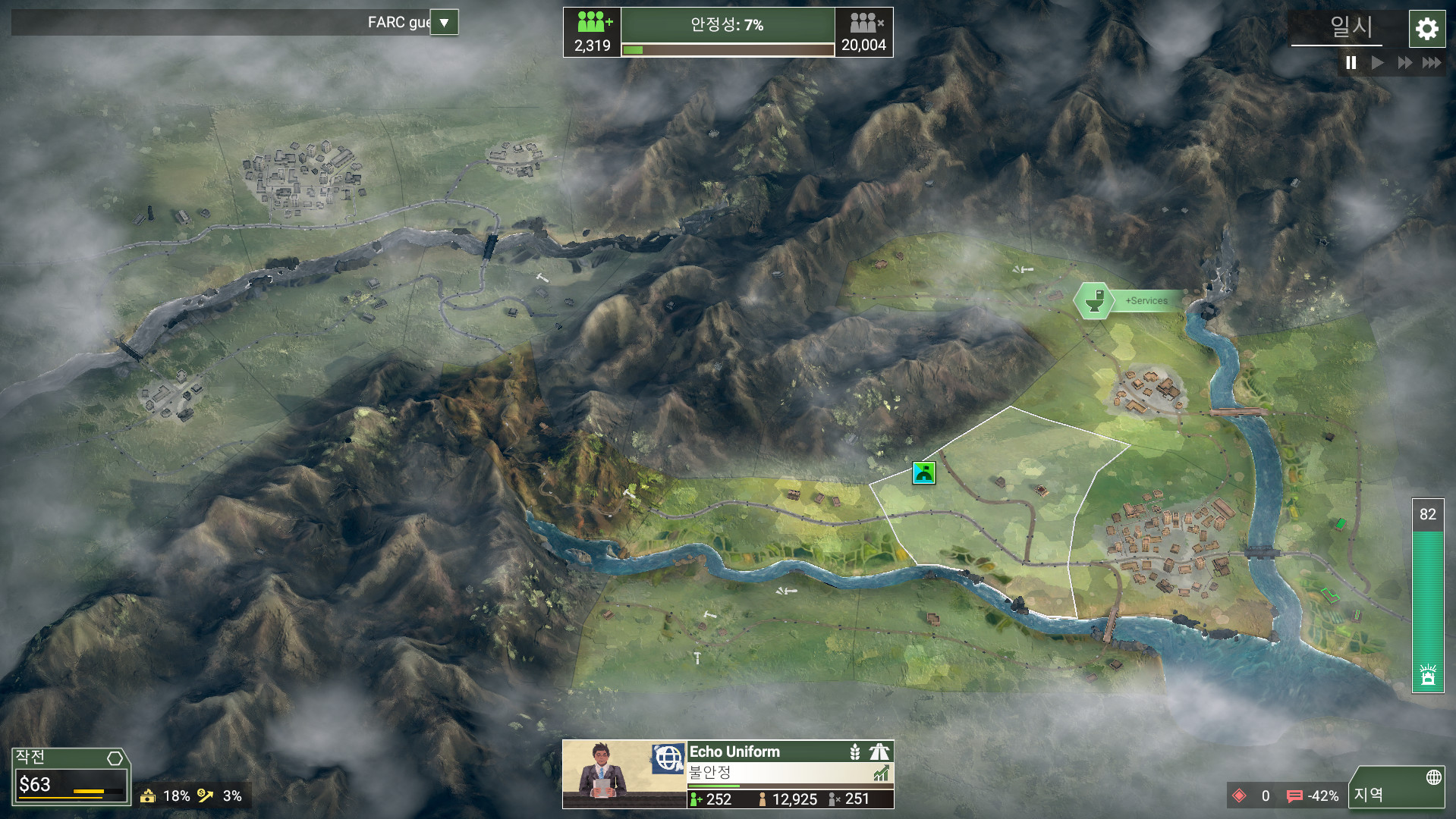
Task: Collect the +Services bubble
Action: [x=1094, y=301]
